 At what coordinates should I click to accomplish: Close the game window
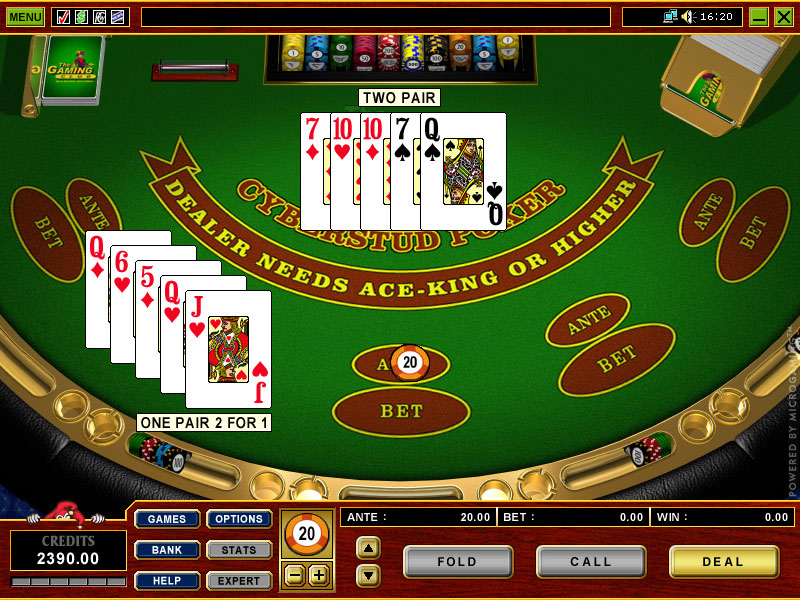(x=784, y=17)
